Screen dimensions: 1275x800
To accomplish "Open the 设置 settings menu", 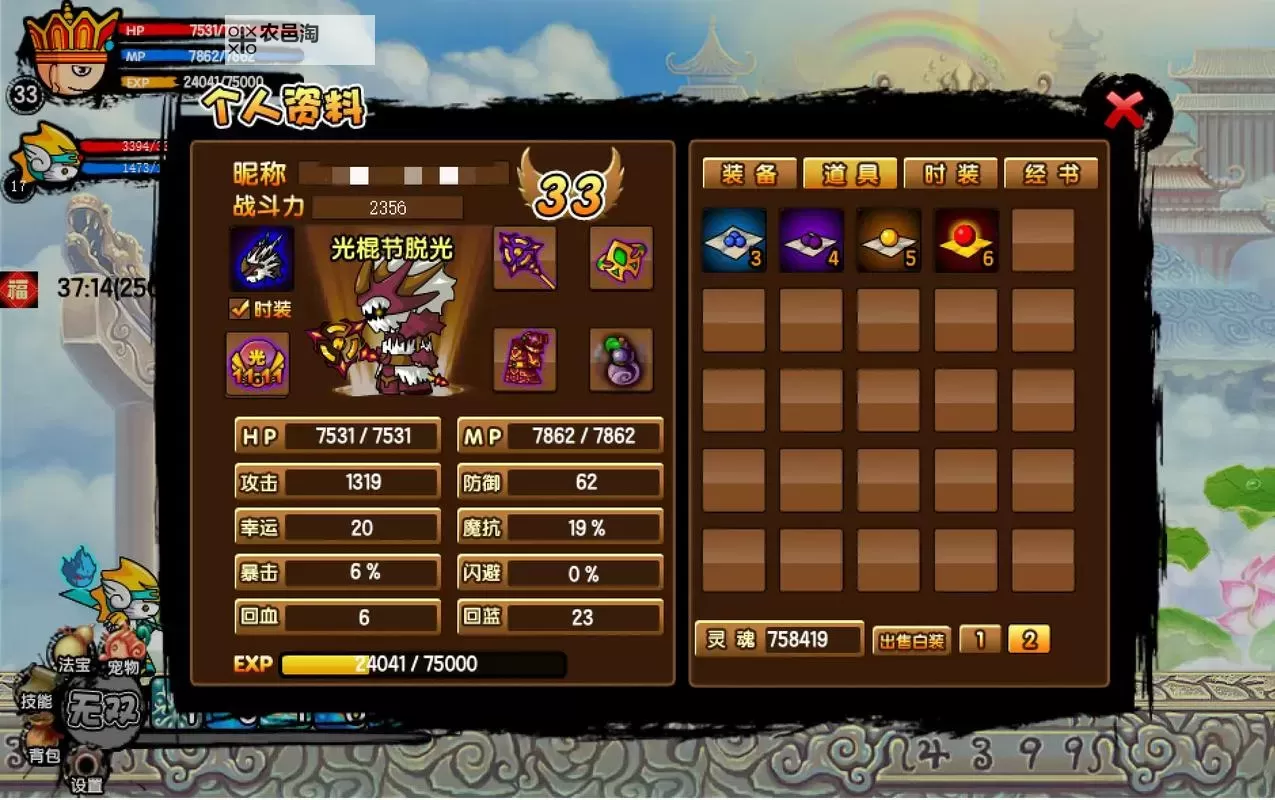I will click(x=88, y=785).
